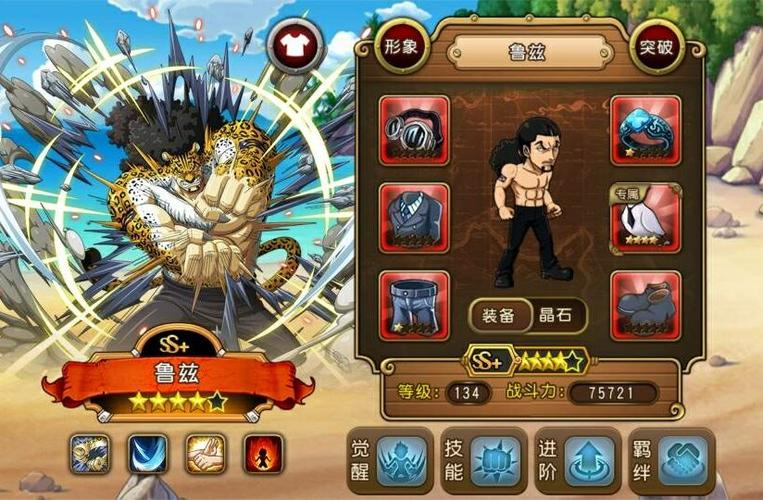The width and height of the screenshot is (763, 500).
Task: View the blue slash skill icon
Action: pos(148,453)
